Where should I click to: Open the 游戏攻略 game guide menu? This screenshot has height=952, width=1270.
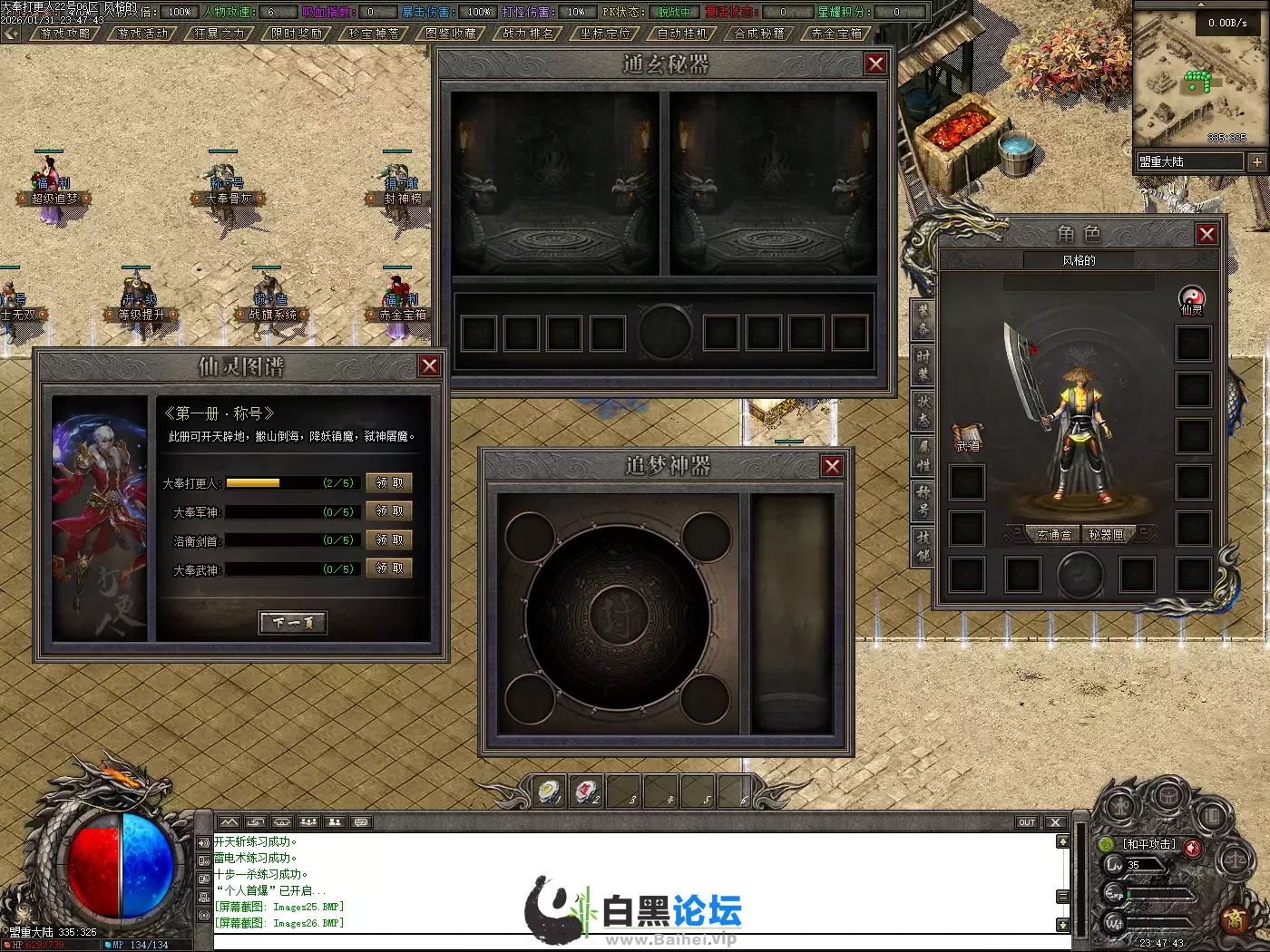click(65, 34)
